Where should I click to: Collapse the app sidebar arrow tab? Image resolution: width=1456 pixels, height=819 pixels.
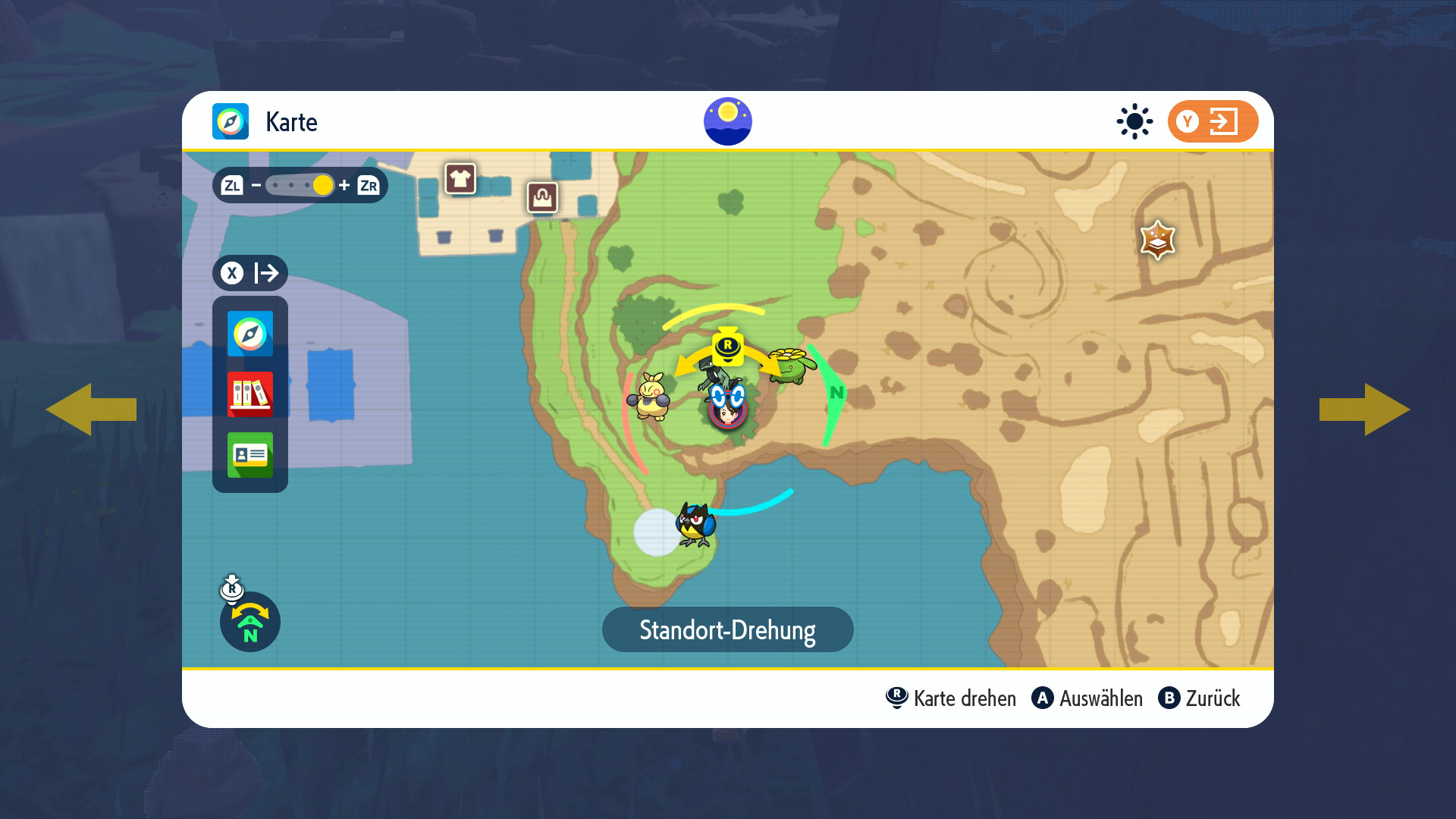pos(250,273)
